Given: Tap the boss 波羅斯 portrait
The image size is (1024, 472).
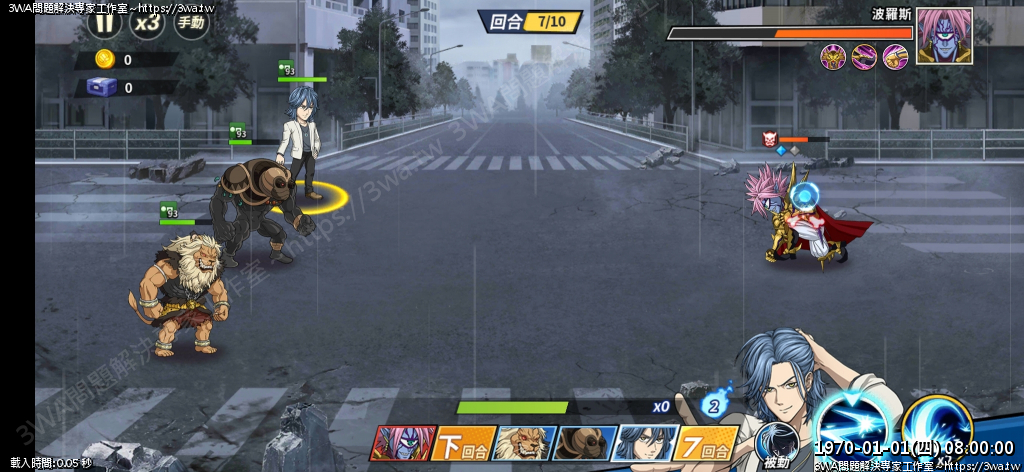Looking at the screenshot, I should (944, 36).
